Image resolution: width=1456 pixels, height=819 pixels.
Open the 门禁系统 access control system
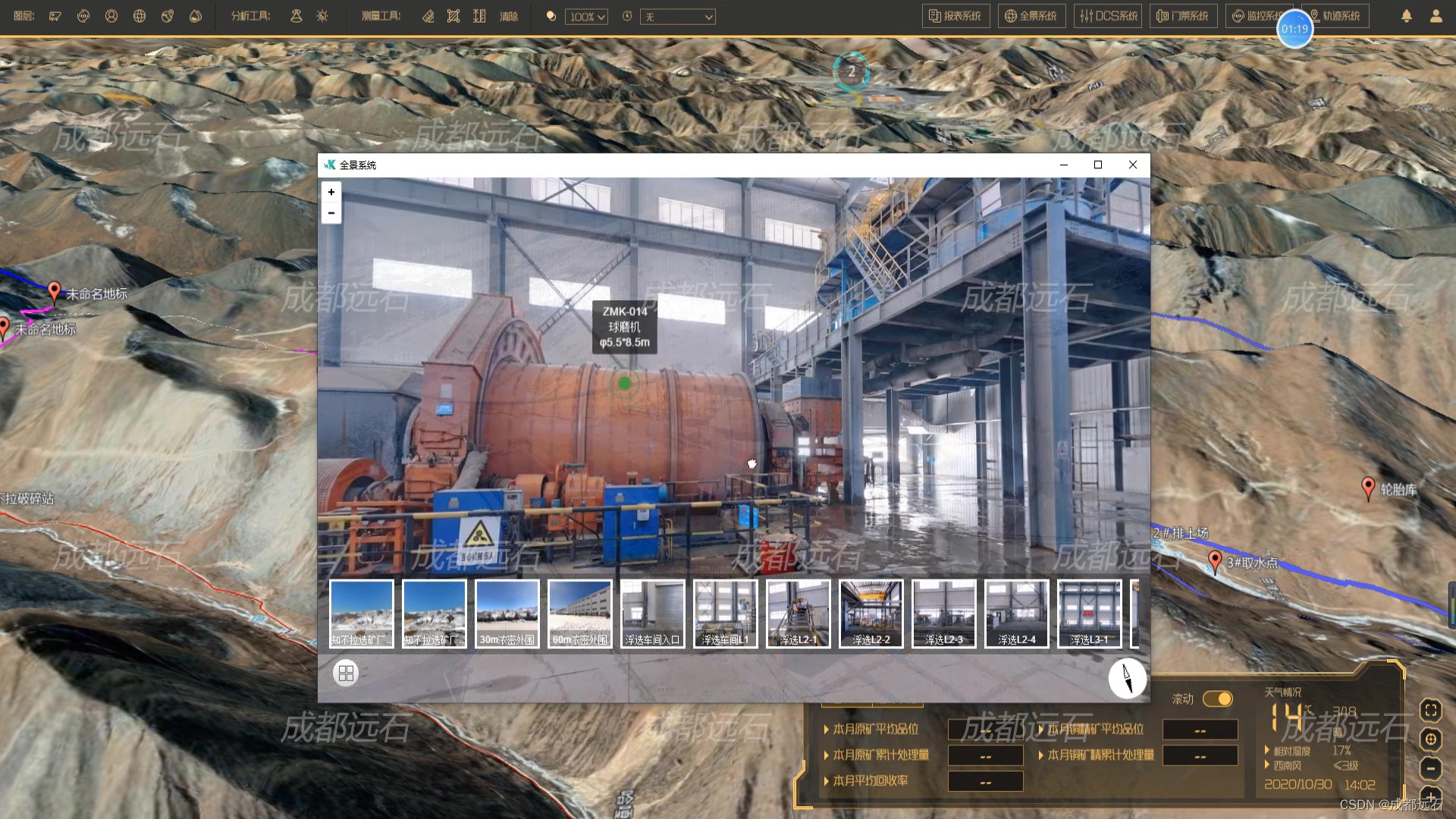(x=1183, y=16)
